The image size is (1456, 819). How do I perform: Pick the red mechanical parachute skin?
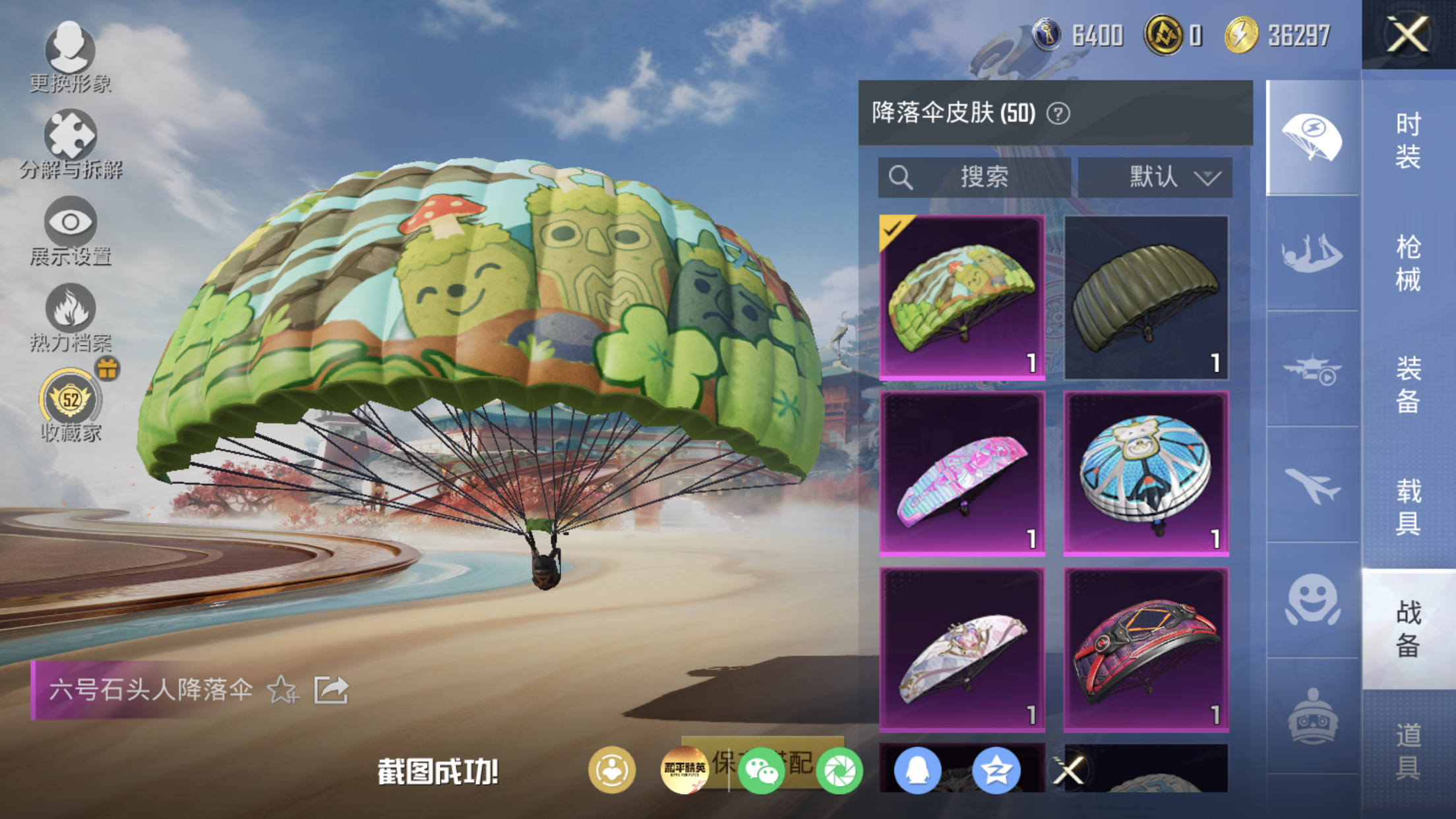pos(1146,650)
